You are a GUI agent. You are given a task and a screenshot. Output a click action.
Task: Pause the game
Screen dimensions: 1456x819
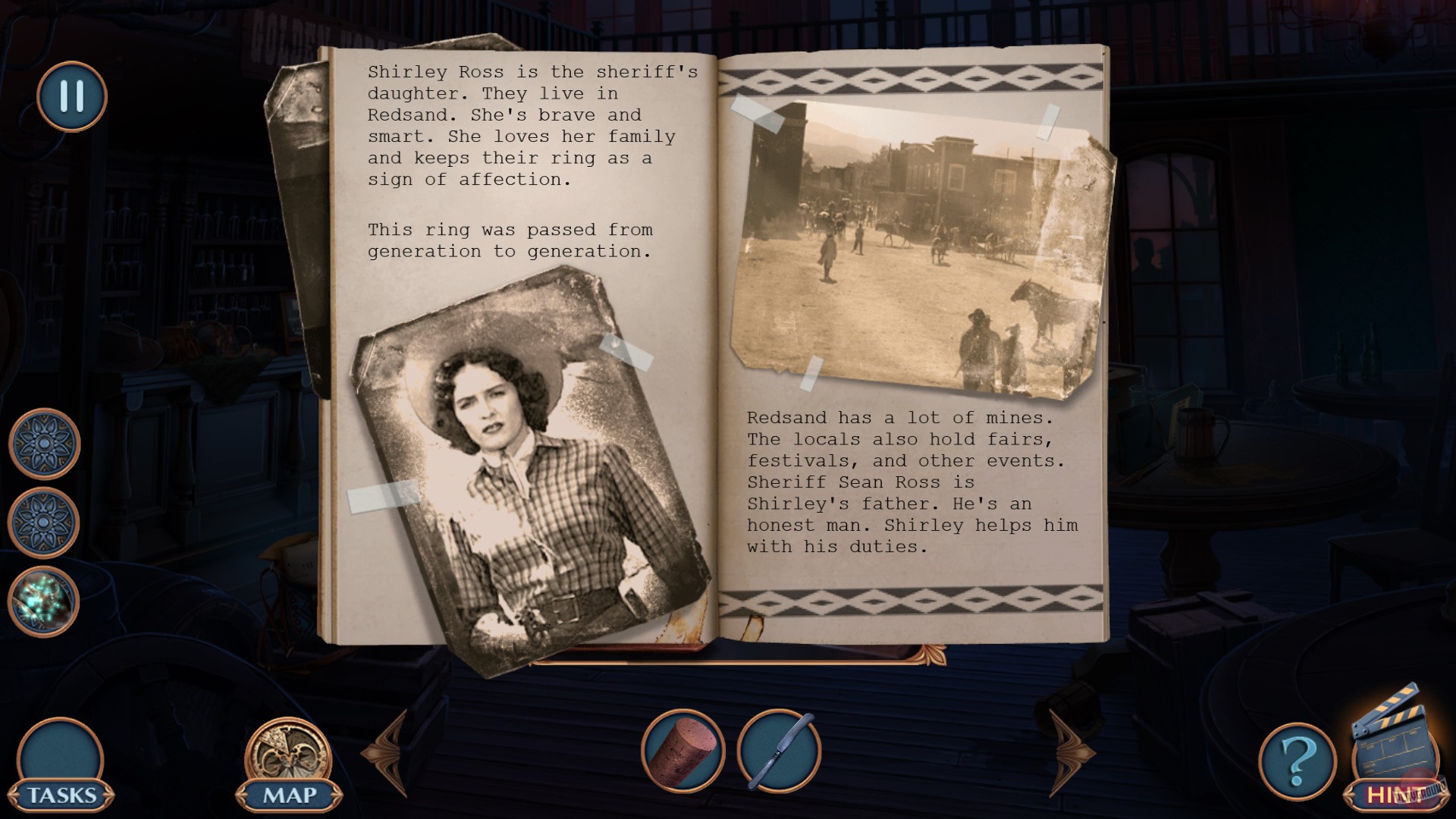pos(71,96)
